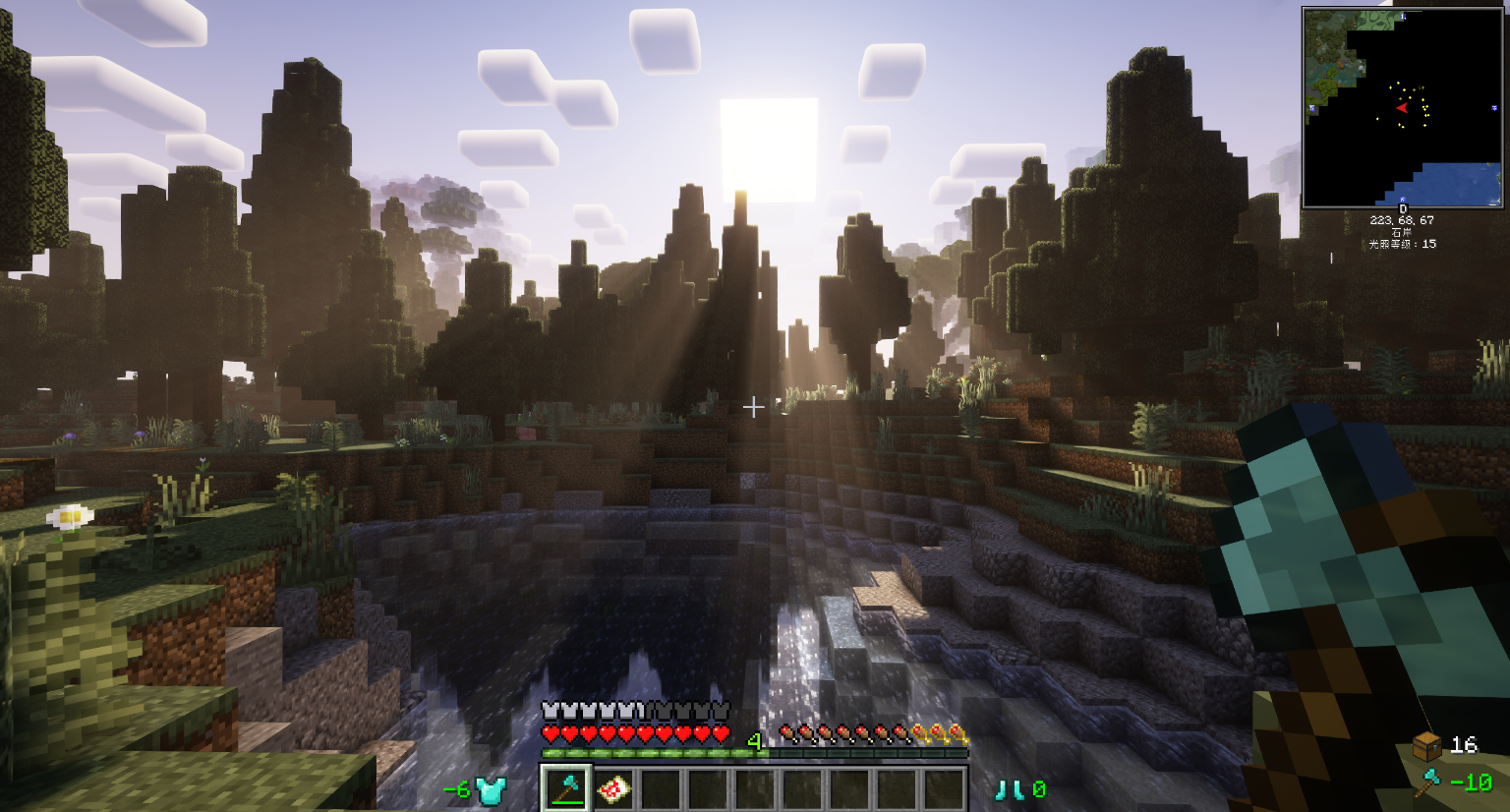The image size is (1510, 812).
Task: Click the D marker below the minimap
Action: click(1404, 208)
